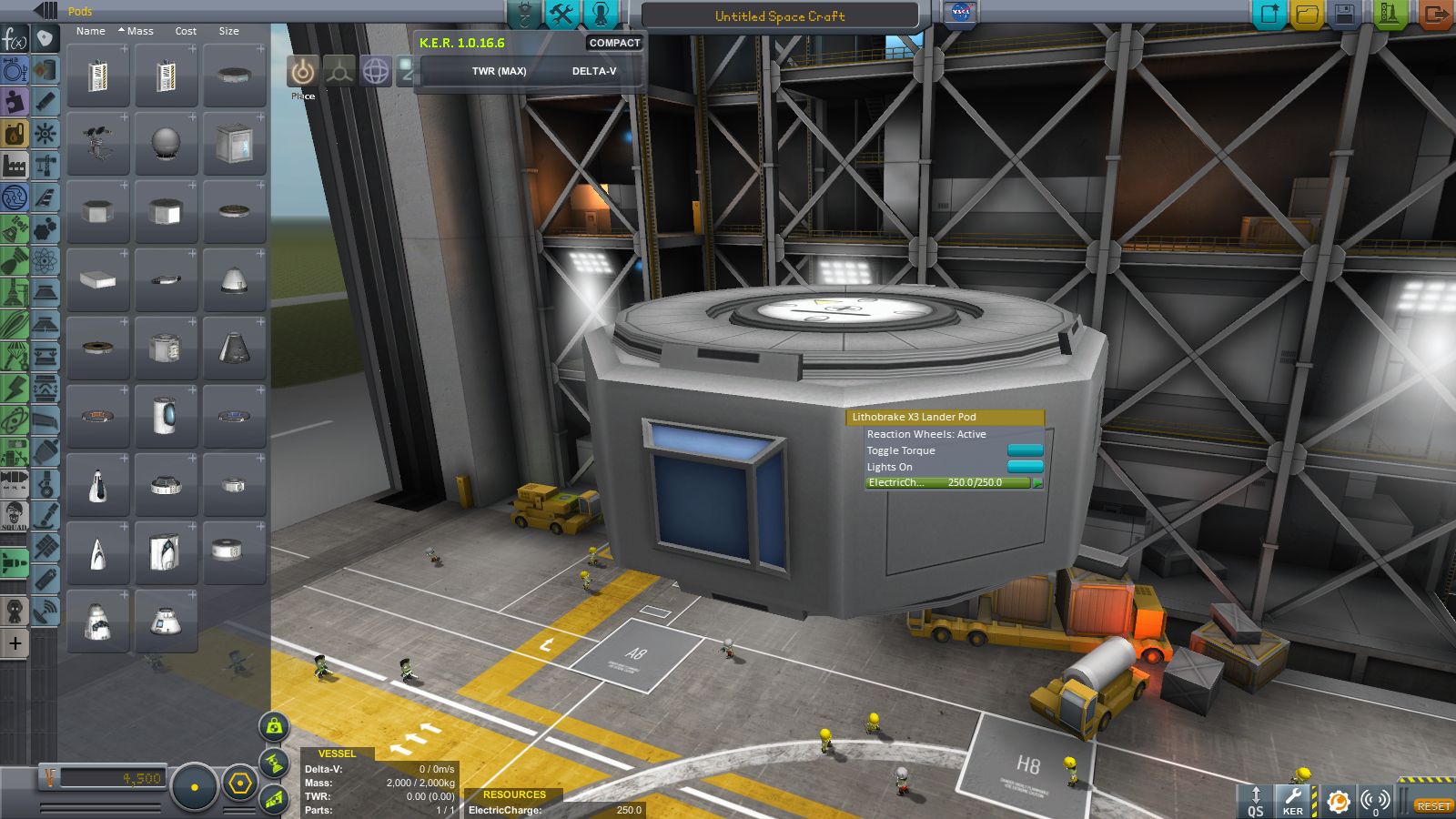
Task: Click the orange RESET button
Action: tap(1433, 806)
